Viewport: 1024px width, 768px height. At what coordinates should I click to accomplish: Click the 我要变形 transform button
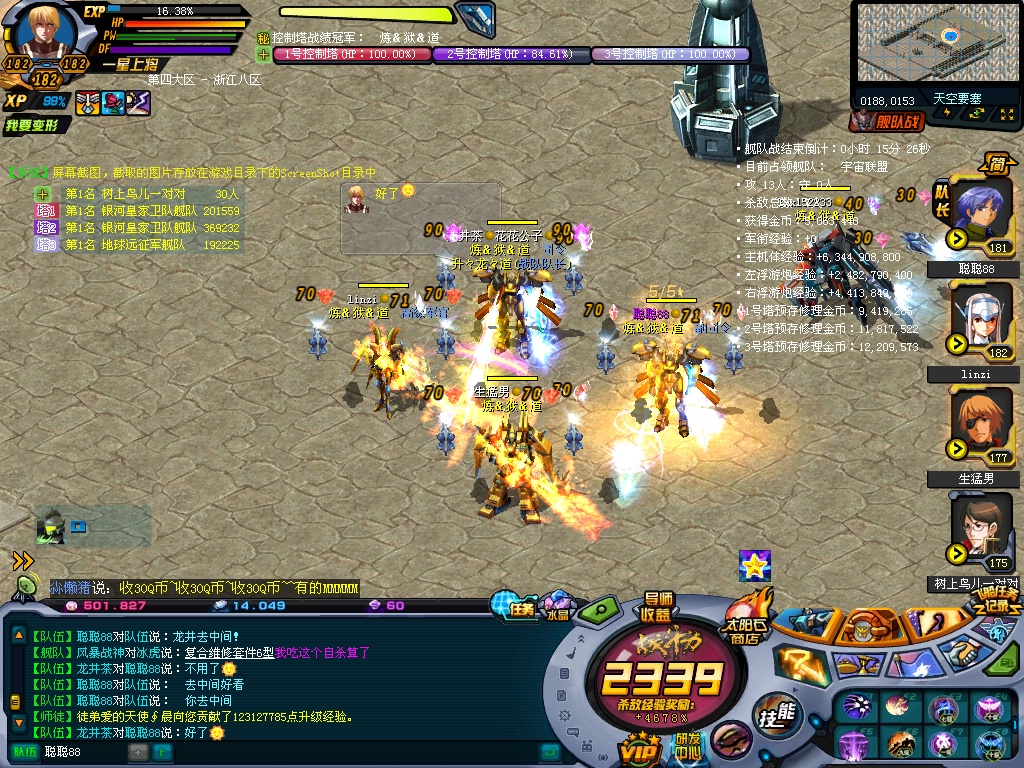[x=37, y=125]
